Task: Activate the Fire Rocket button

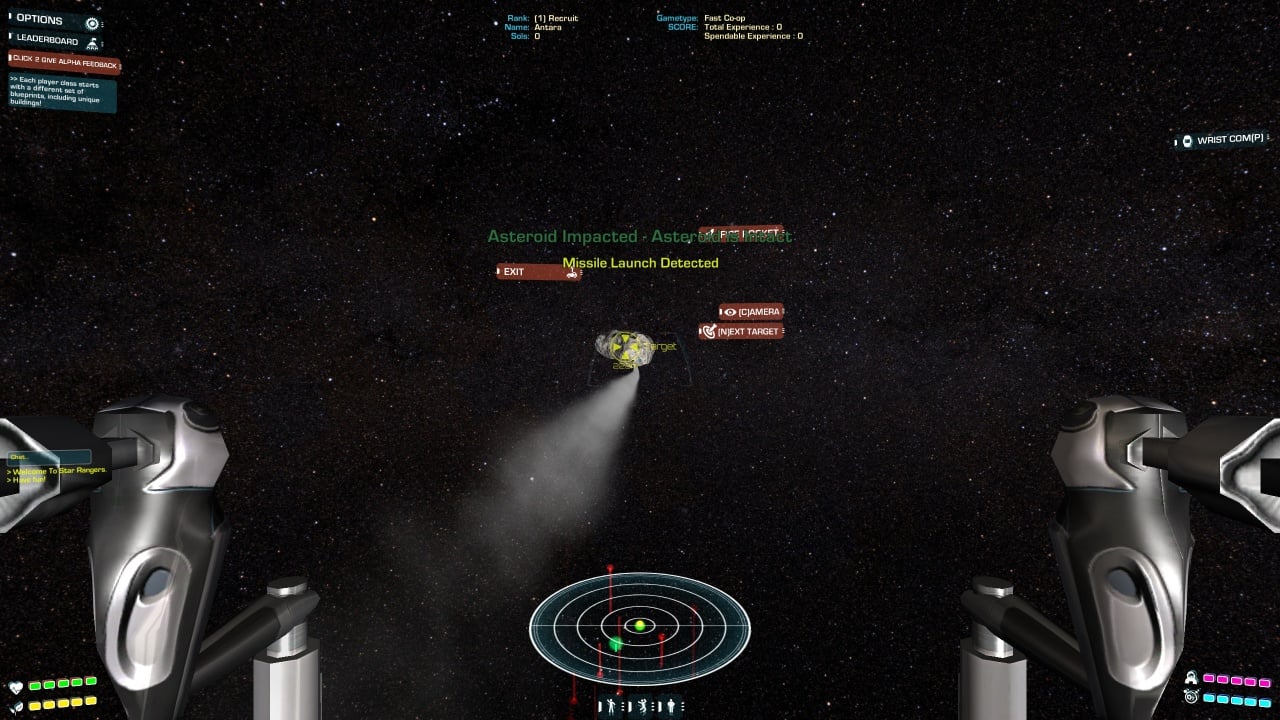Action: point(741,234)
